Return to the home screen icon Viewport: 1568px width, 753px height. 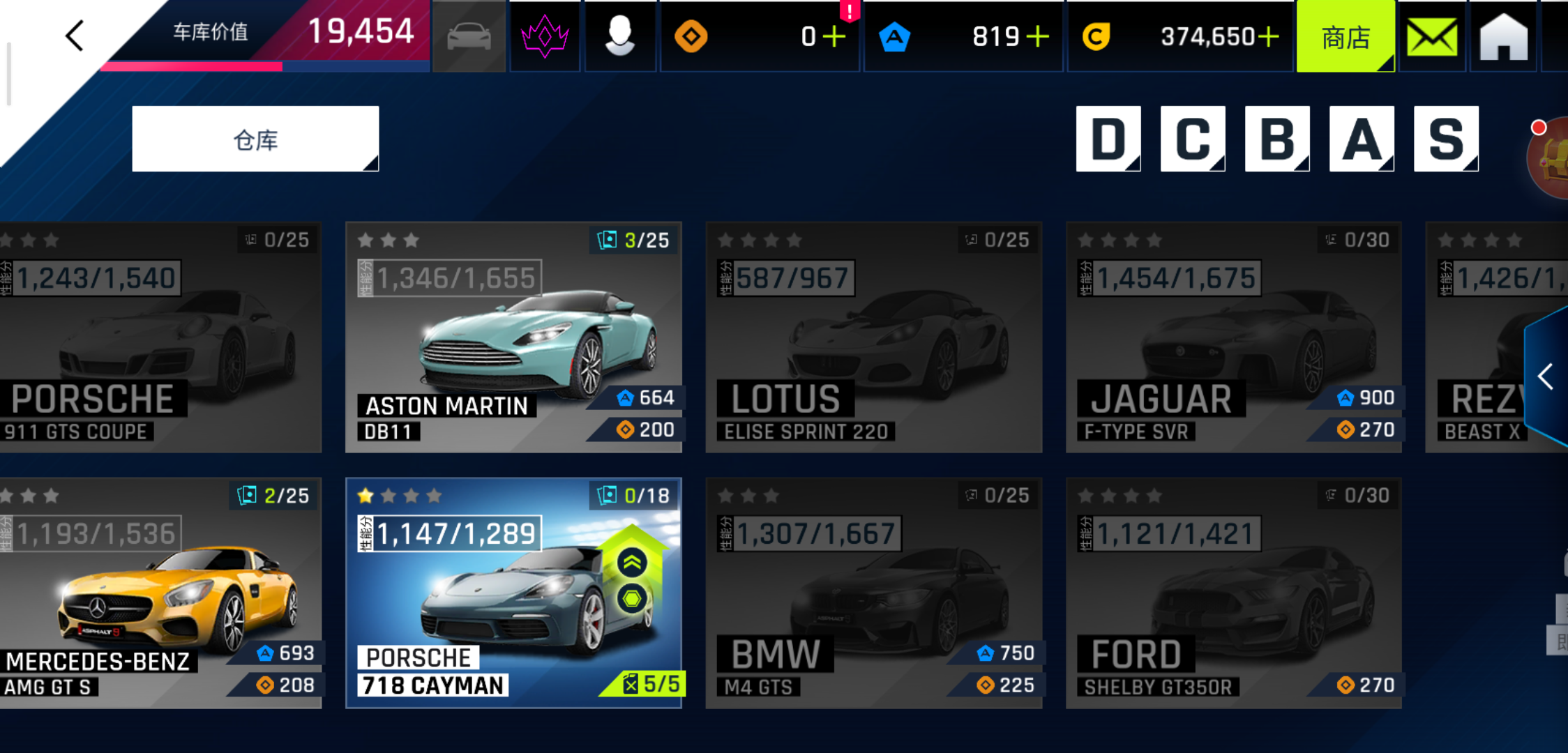click(x=1503, y=37)
